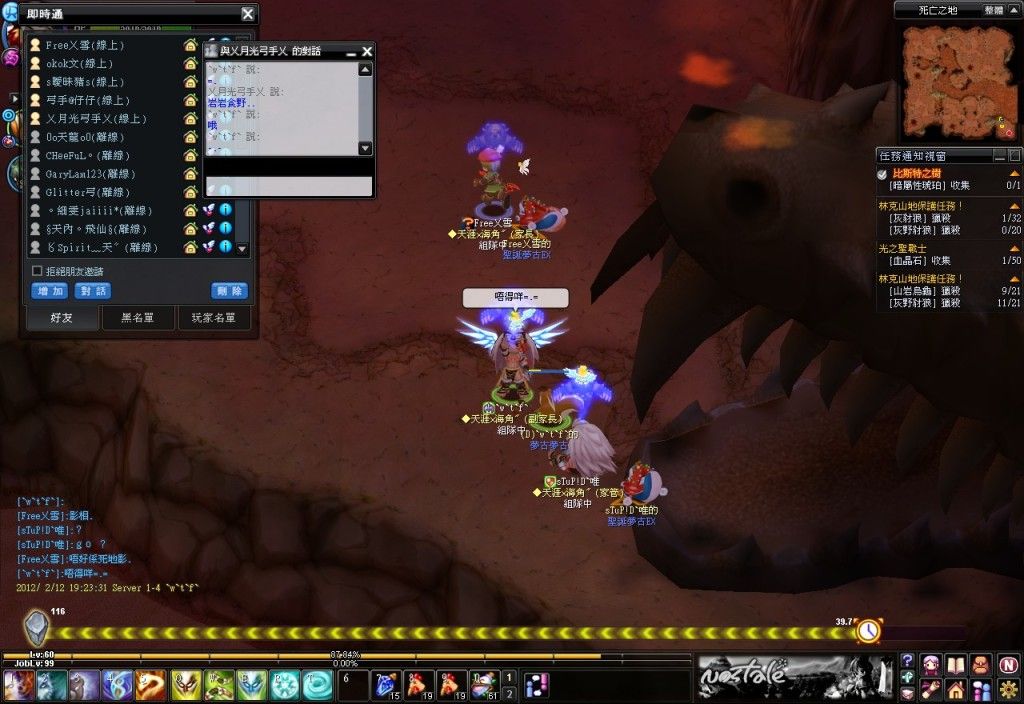Switch to the 黑名單 blacklist tab
The image size is (1024, 704).
pyautogui.click(x=138, y=318)
